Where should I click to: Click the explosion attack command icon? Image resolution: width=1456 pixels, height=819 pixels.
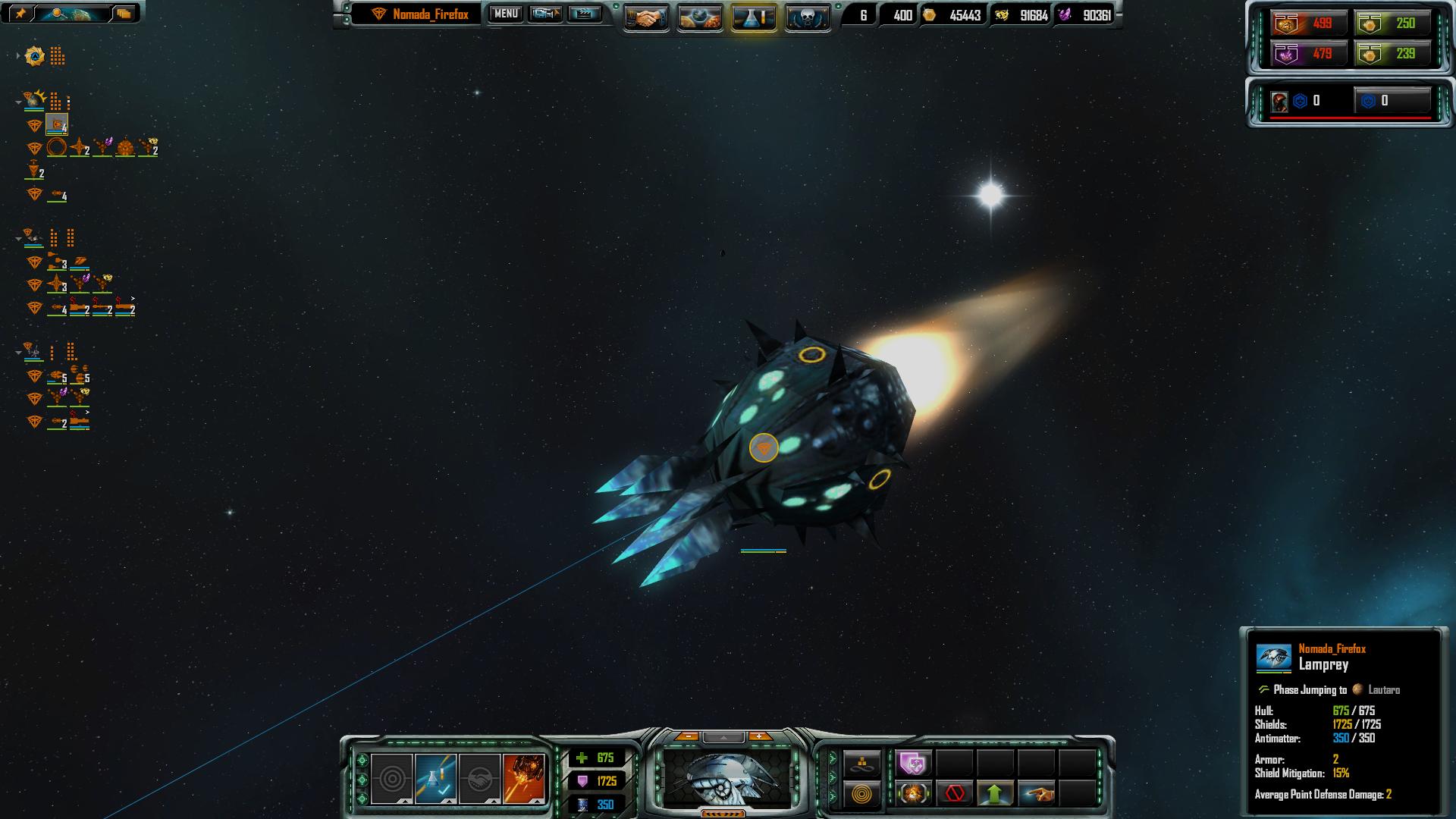coord(914,794)
